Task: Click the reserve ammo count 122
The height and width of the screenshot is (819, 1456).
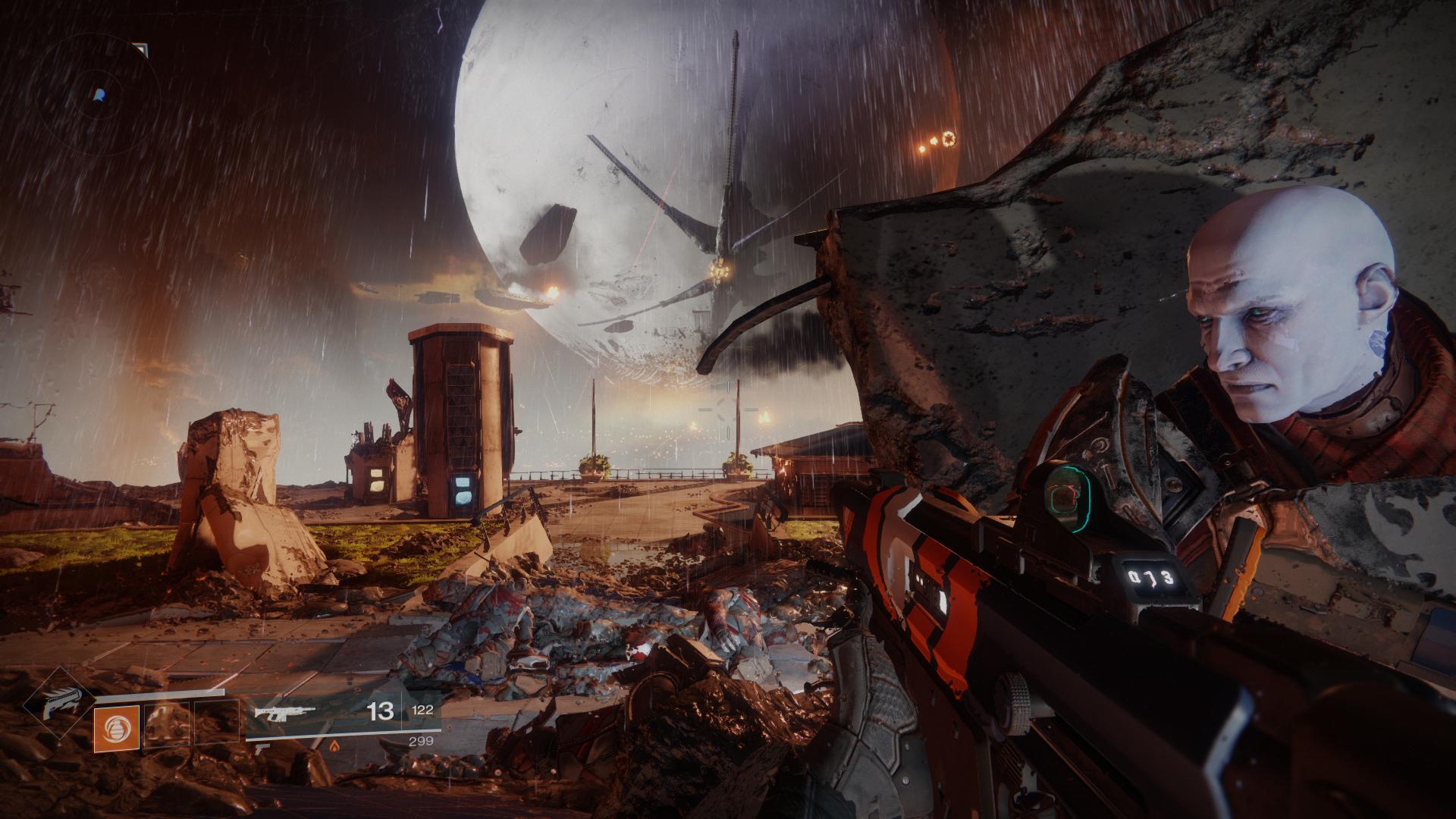Action: pyautogui.click(x=423, y=709)
